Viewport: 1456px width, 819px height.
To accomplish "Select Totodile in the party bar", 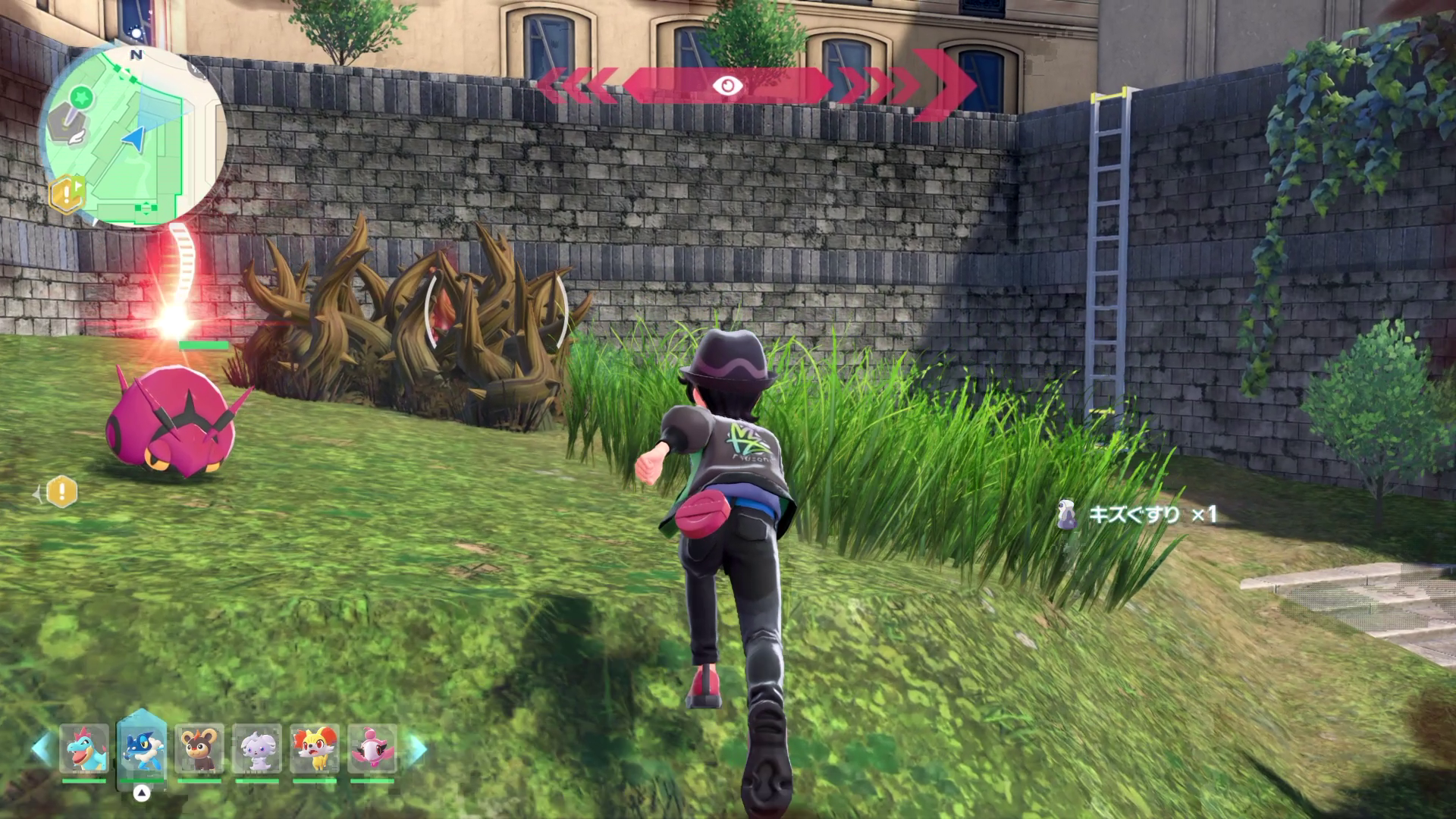I will coord(84,748).
